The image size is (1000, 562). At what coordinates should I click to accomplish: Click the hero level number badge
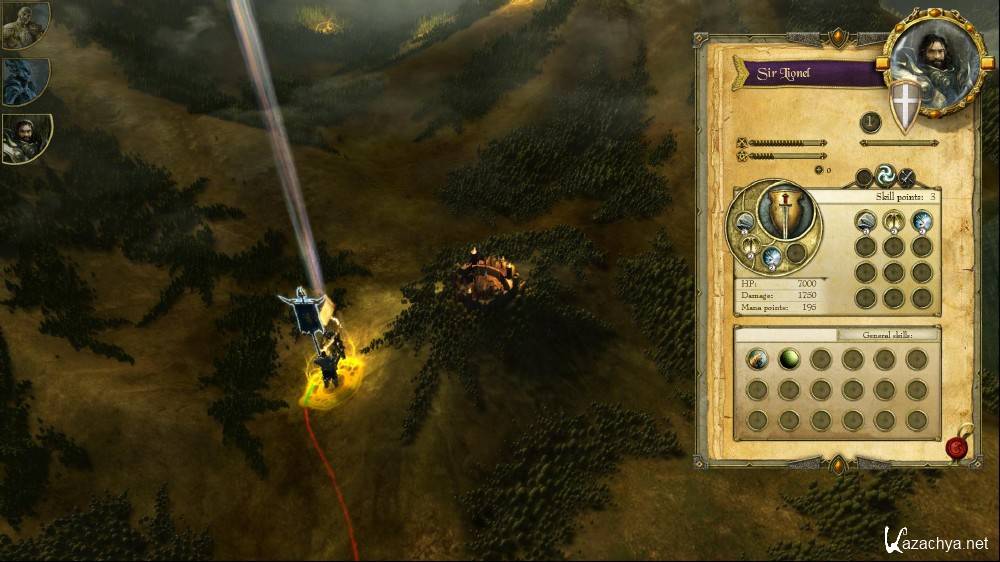pos(871,123)
